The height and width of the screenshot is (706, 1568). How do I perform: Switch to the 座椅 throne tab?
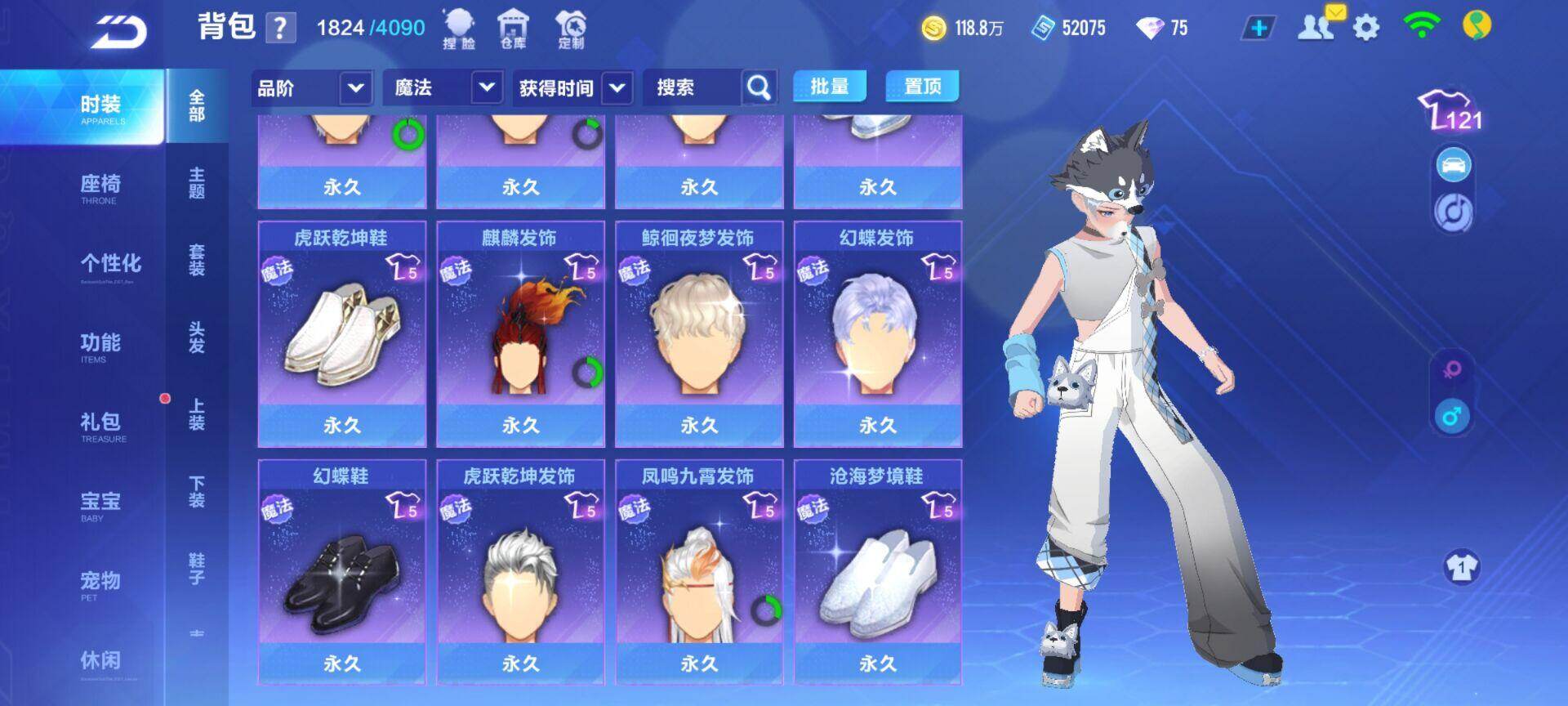[100, 188]
